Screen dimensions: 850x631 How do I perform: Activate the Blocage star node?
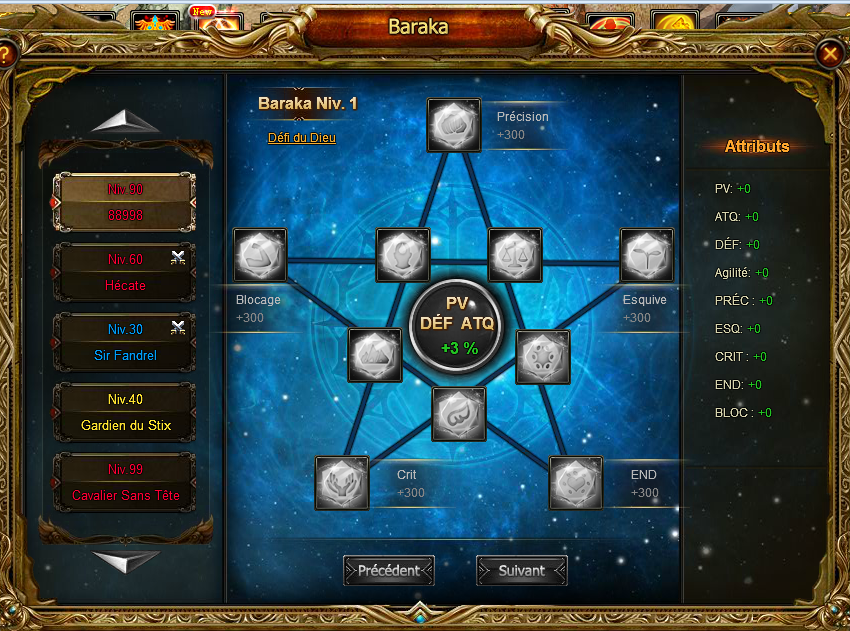pos(260,255)
